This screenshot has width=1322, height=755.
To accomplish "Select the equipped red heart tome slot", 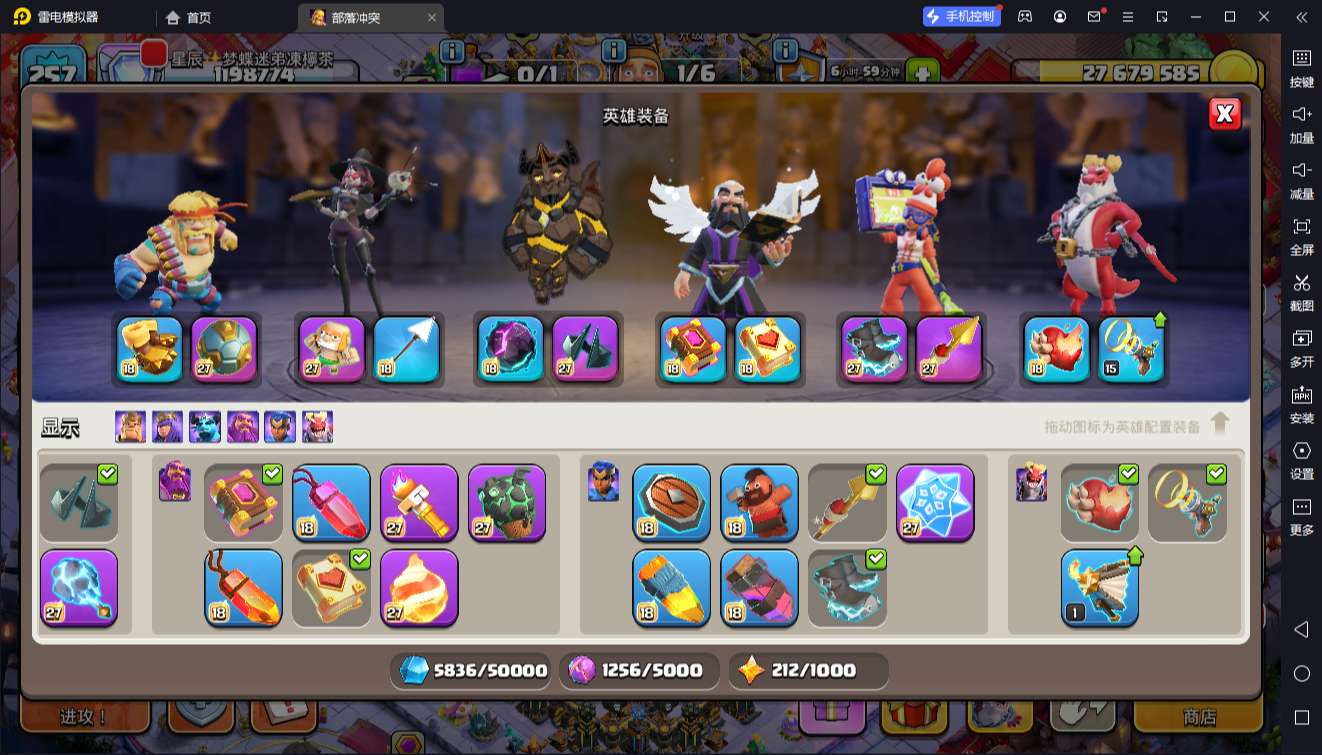I will coord(768,349).
